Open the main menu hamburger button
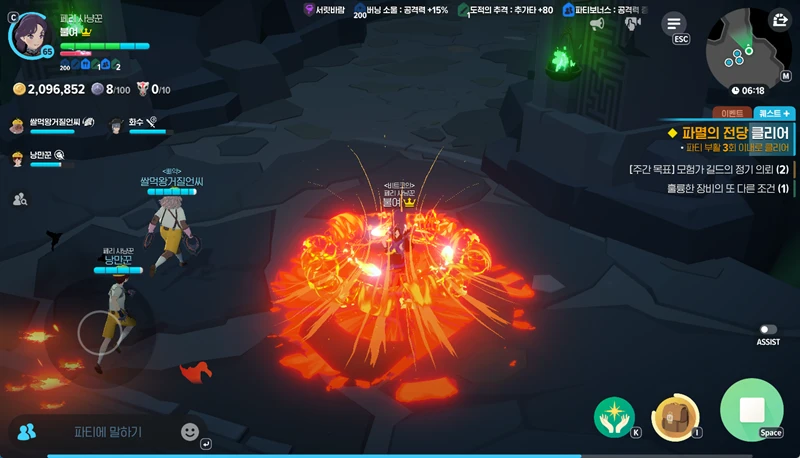 (x=677, y=23)
